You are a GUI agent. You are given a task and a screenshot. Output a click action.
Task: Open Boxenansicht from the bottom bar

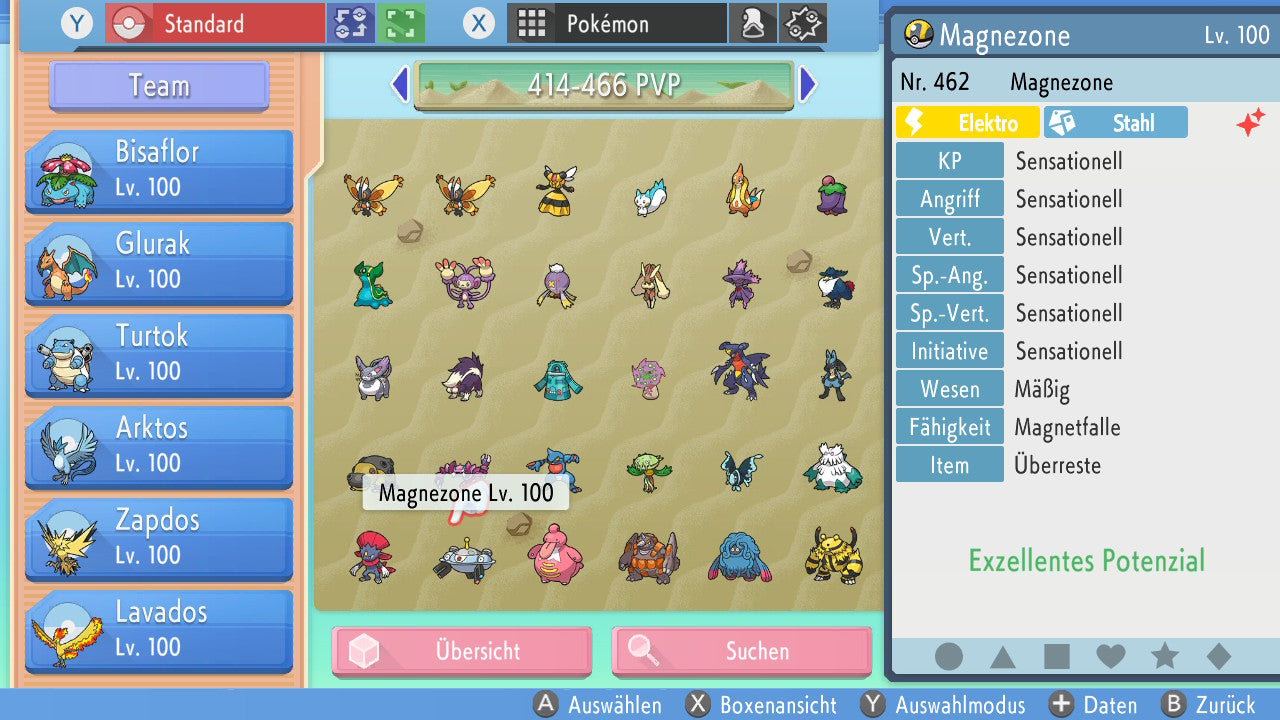763,705
